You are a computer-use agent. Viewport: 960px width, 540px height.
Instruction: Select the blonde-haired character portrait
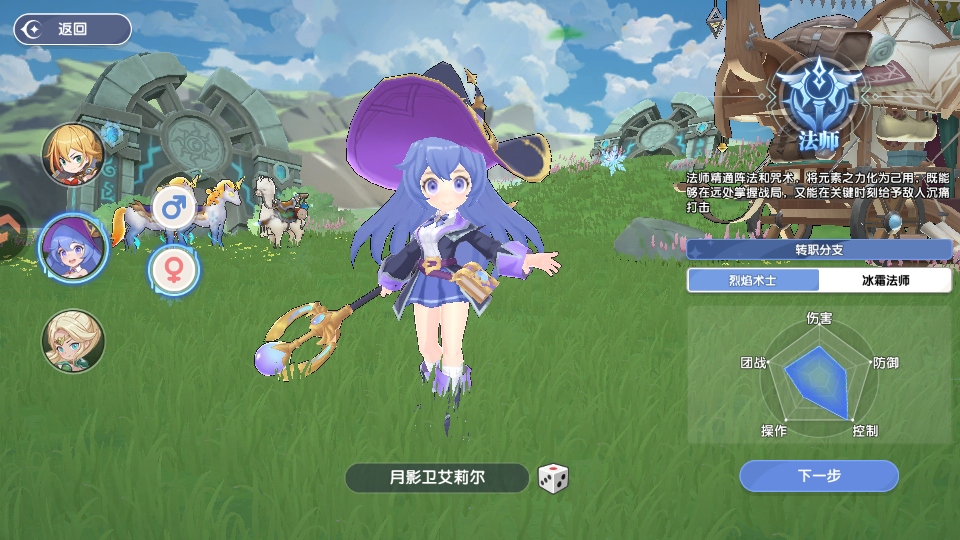click(x=73, y=154)
